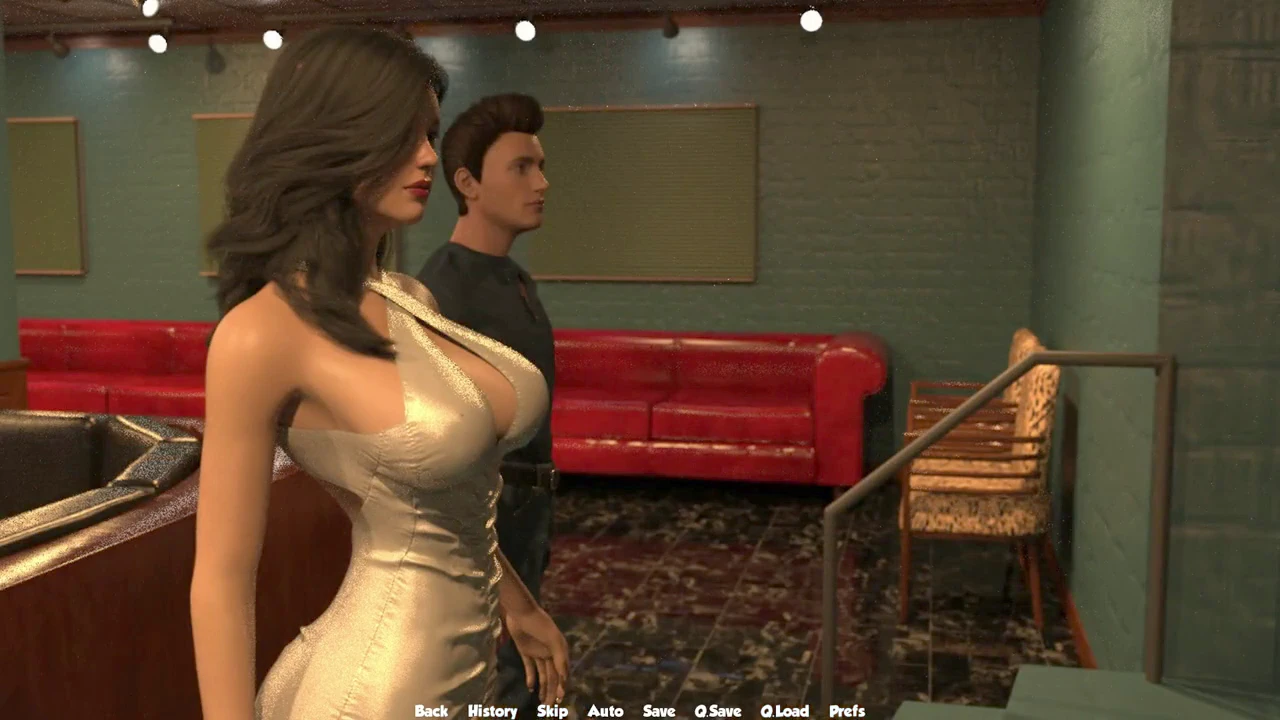Click Q.Load to quick load

pos(784,711)
